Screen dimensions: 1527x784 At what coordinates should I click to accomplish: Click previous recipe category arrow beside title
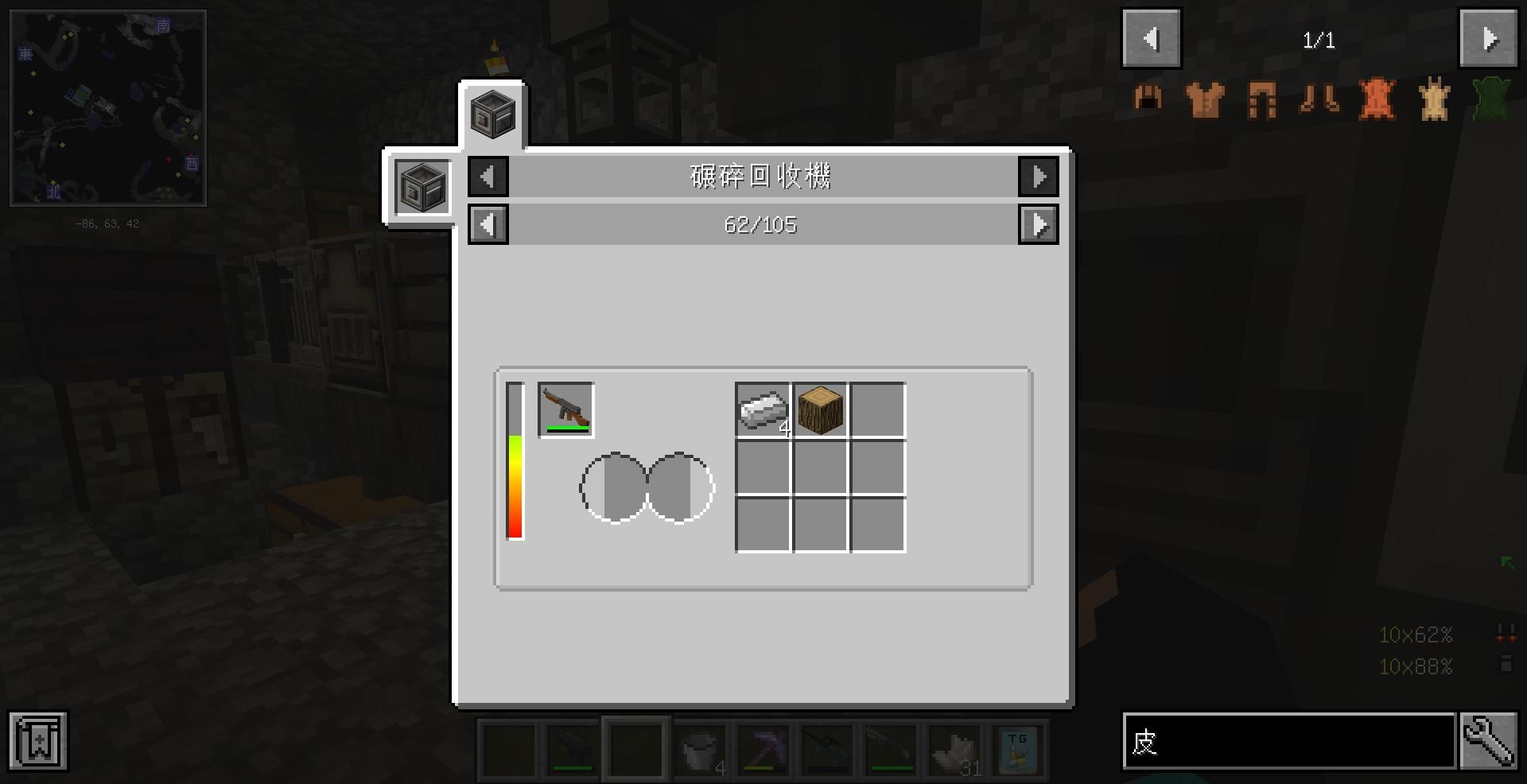click(488, 177)
